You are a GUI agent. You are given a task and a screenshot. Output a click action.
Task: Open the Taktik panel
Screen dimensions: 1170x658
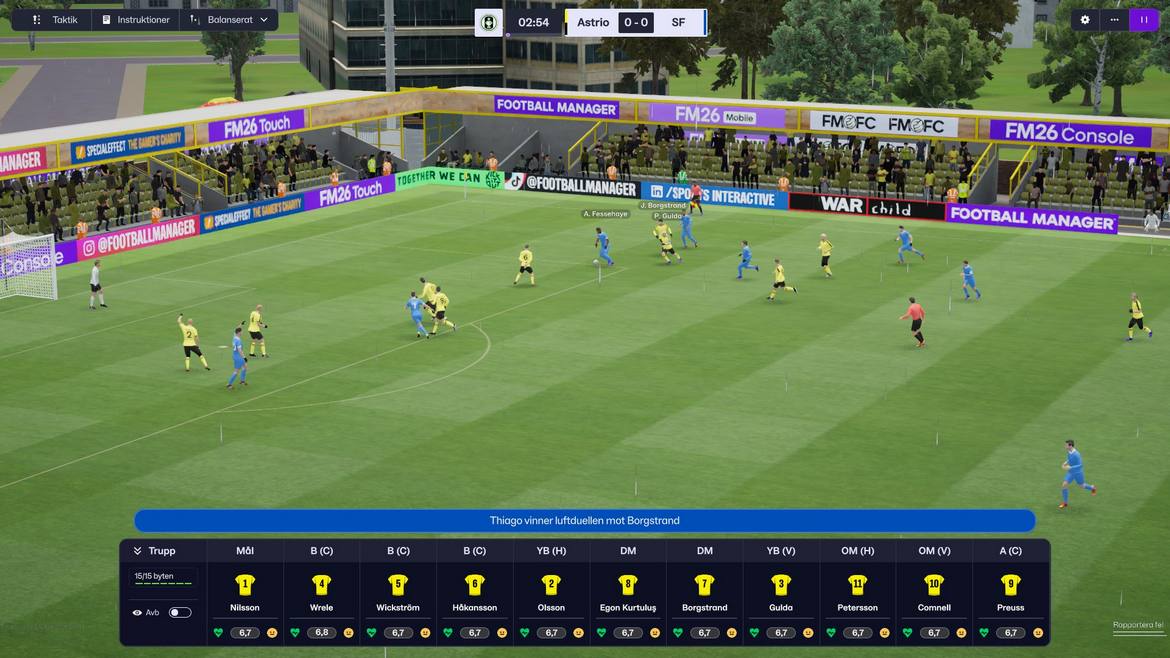55,20
